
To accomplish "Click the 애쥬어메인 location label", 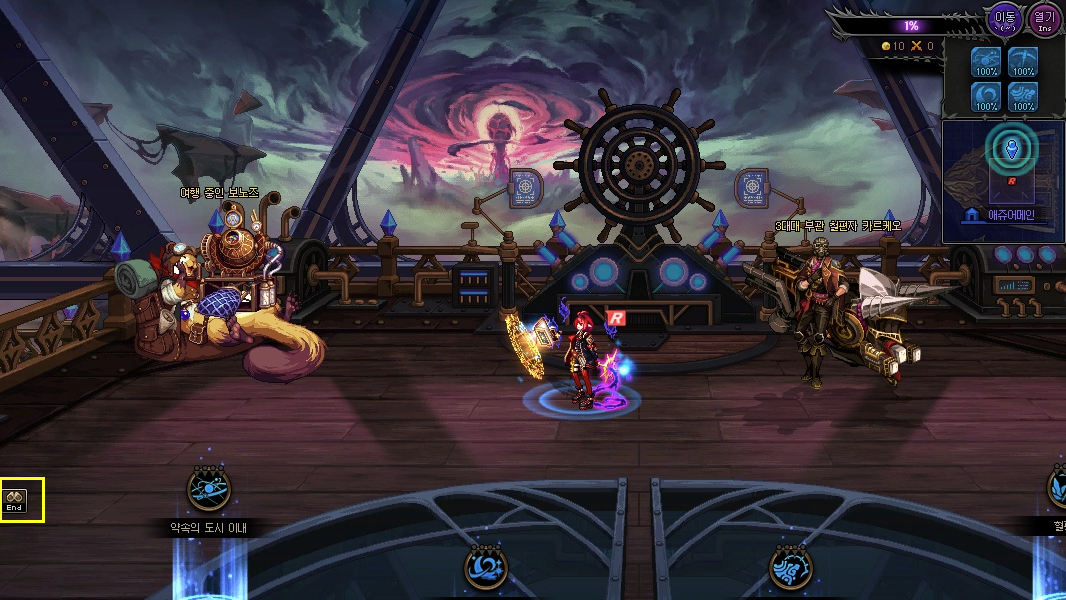I will pos(1002,215).
